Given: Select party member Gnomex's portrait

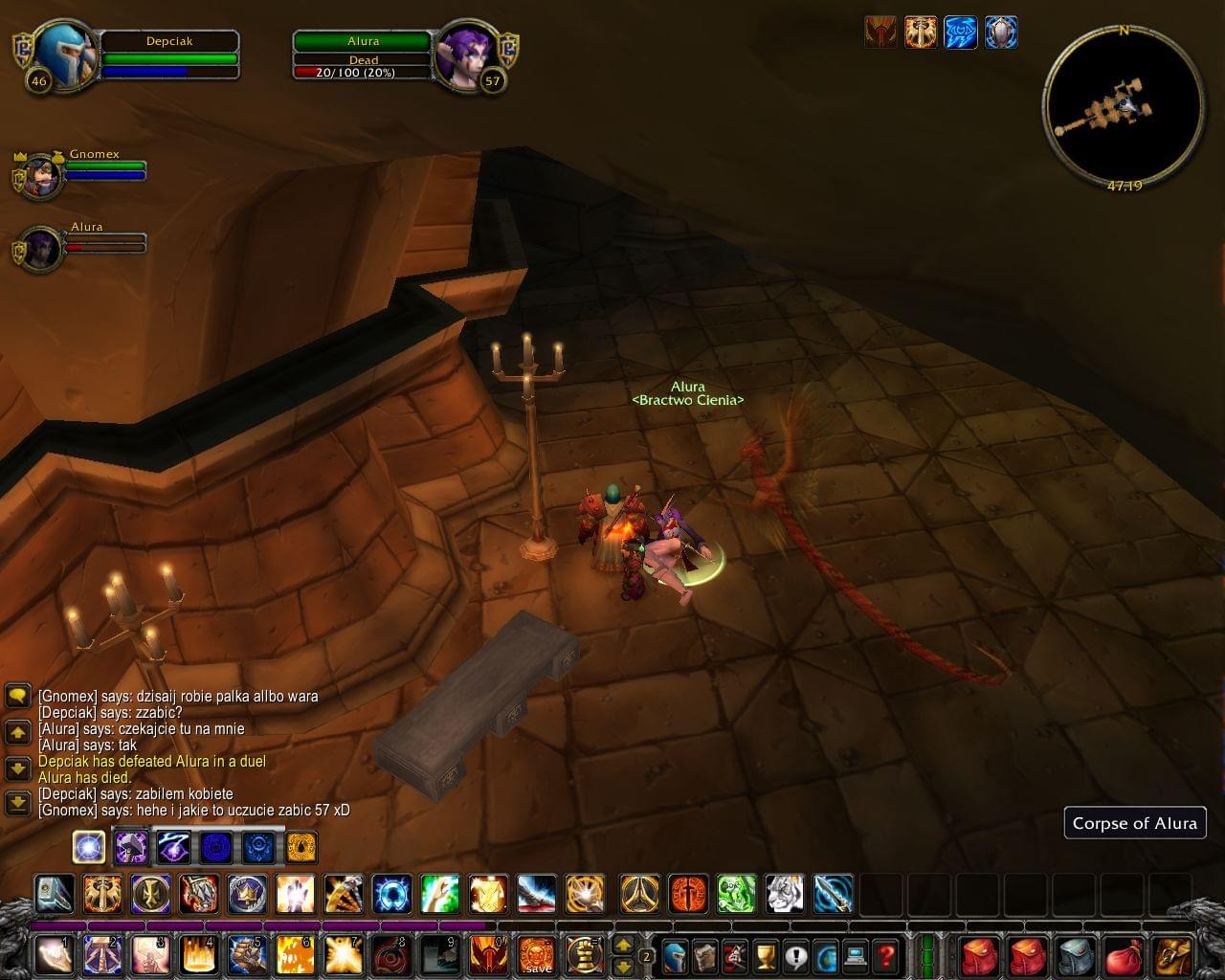Looking at the screenshot, I should [x=41, y=176].
